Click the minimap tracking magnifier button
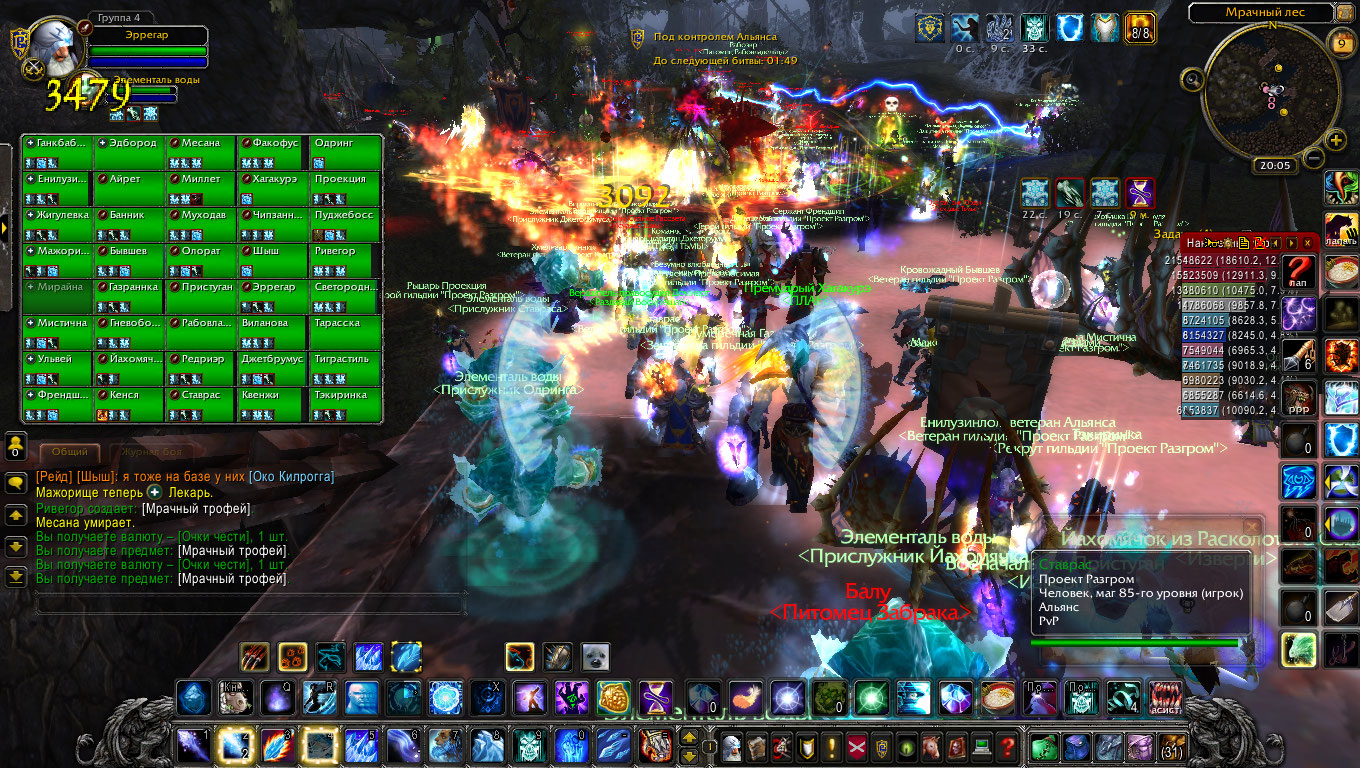Image resolution: width=1360 pixels, height=768 pixels. pyautogui.click(x=1192, y=79)
